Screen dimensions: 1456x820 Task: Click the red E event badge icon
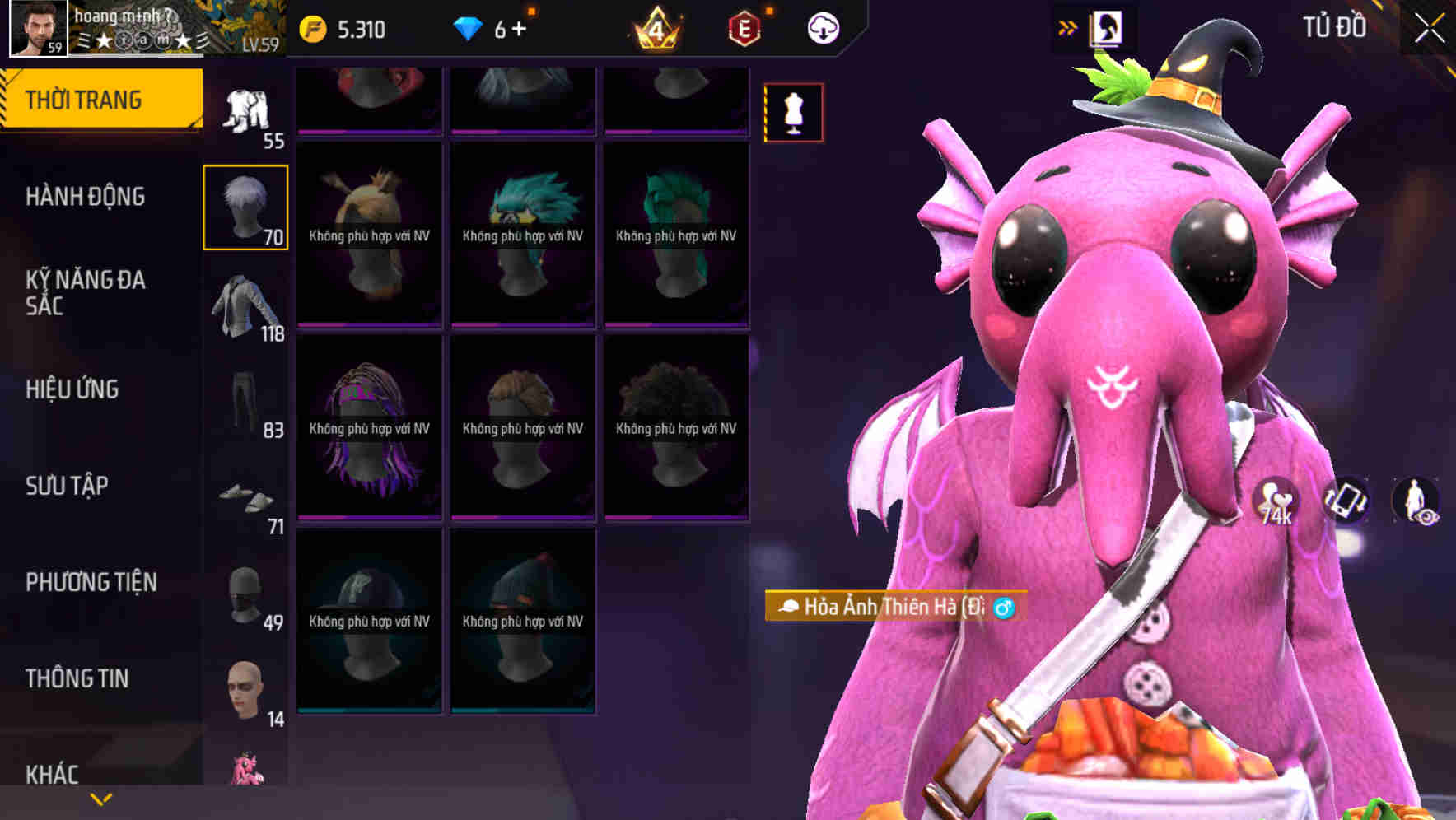point(742,26)
